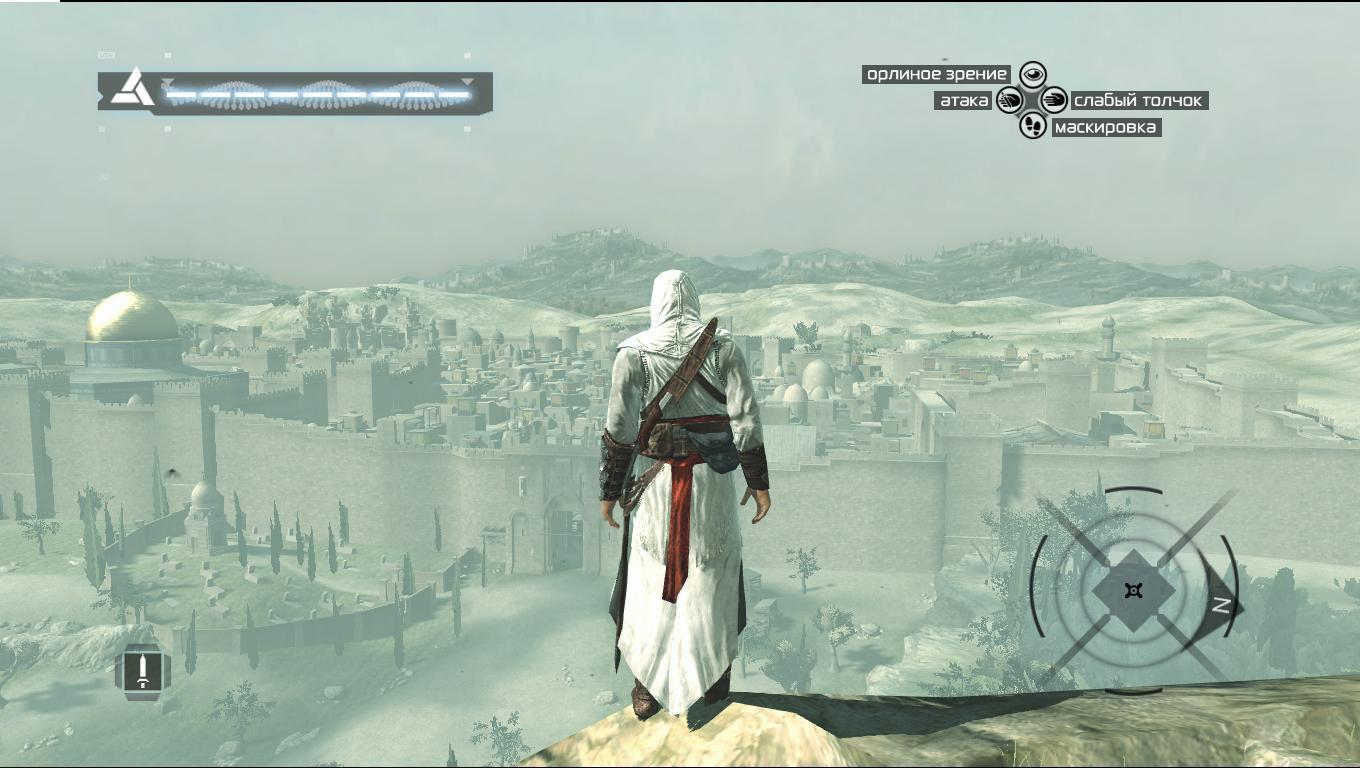Click the Assassin insignia emblem
Viewport: 1360px width, 768px height.
coord(131,89)
